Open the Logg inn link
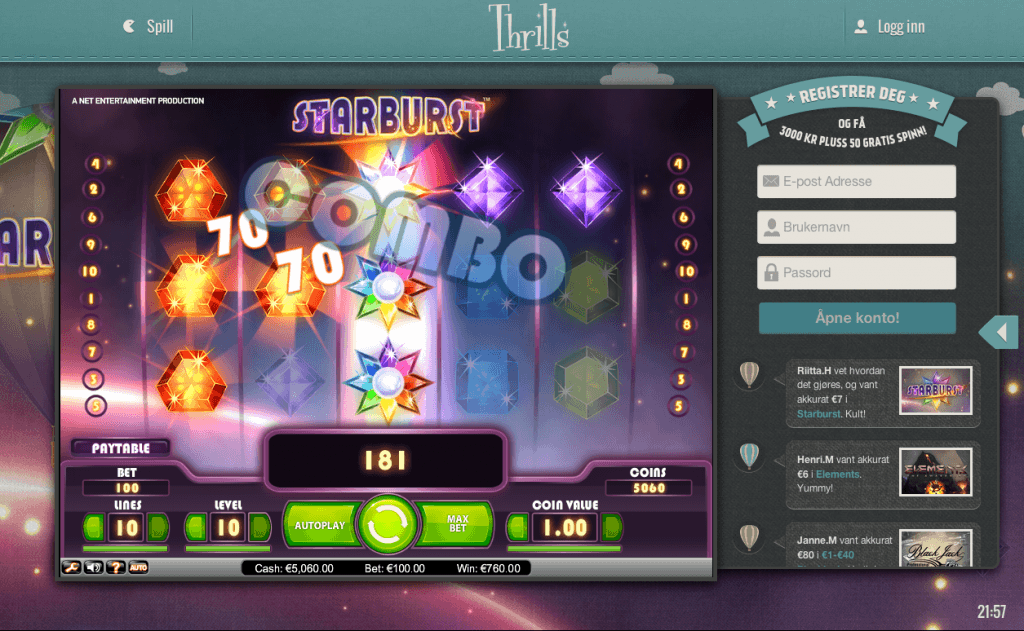 pos(889,27)
